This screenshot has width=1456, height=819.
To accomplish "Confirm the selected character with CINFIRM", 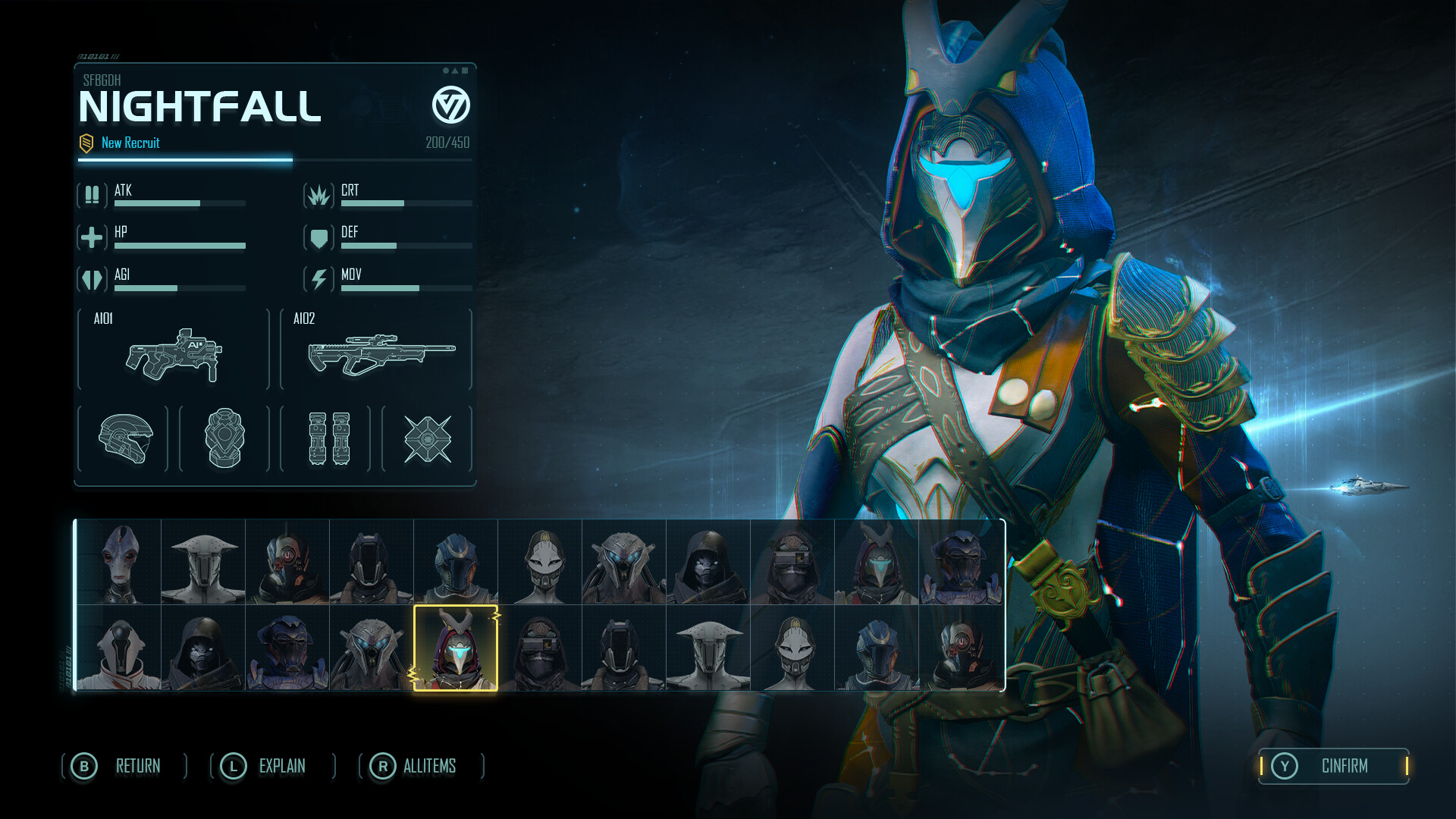I will point(1333,766).
